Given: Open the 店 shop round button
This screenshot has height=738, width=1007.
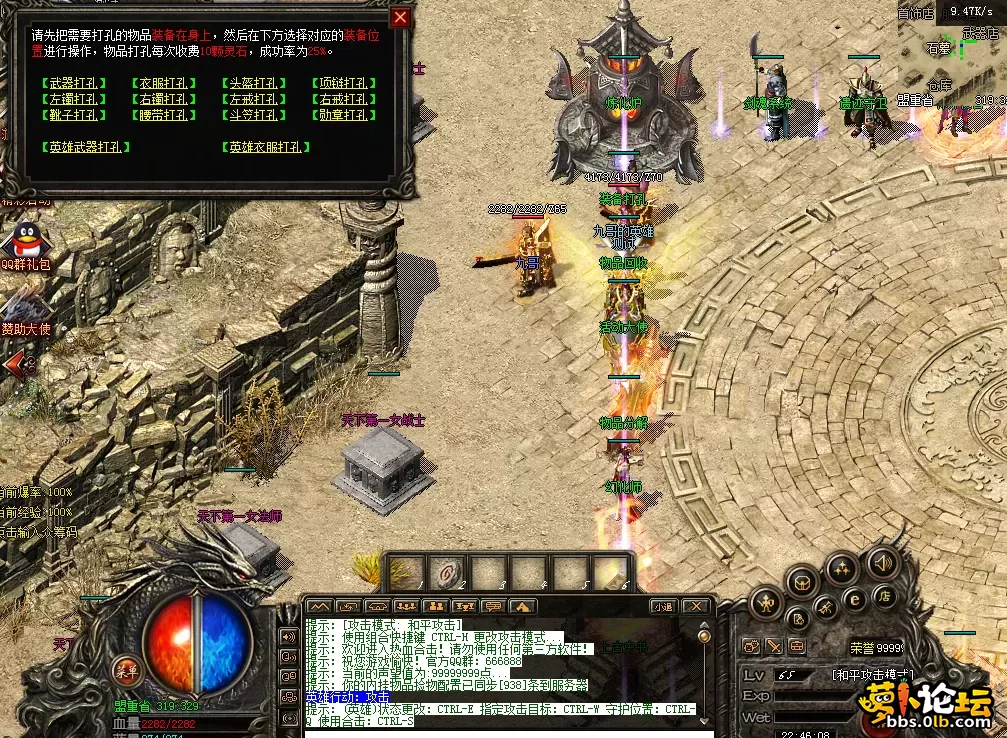Looking at the screenshot, I should (x=884, y=597).
